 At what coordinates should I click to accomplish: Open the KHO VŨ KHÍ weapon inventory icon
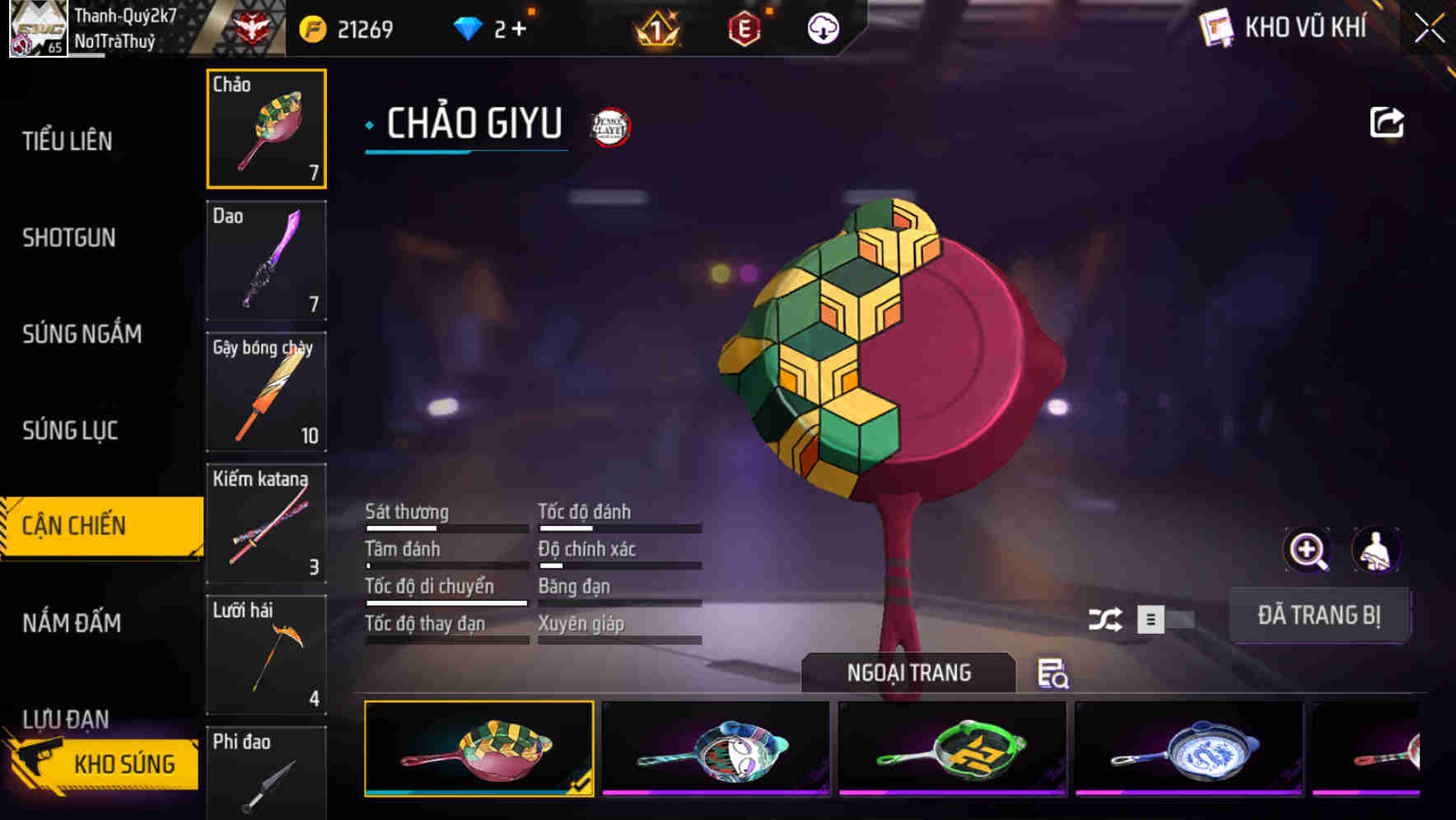(x=1215, y=27)
